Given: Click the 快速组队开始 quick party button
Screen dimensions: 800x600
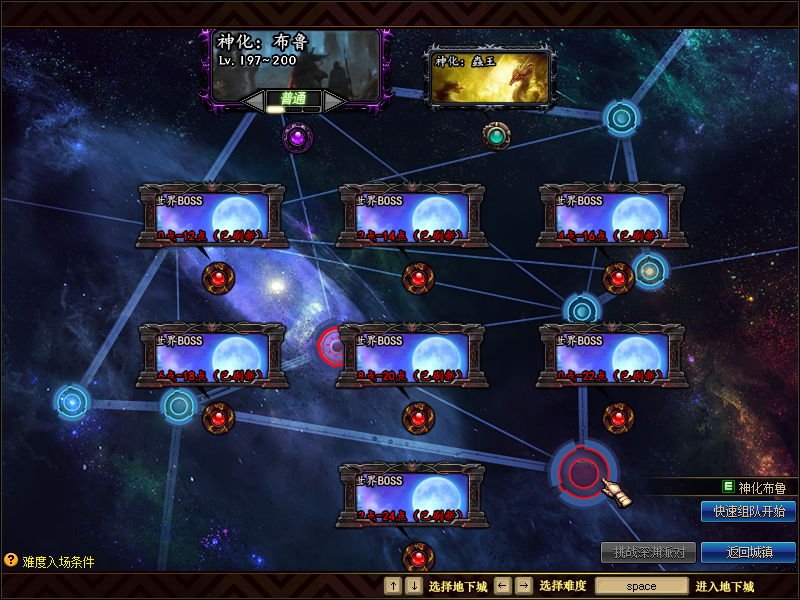Looking at the screenshot, I should tap(748, 511).
